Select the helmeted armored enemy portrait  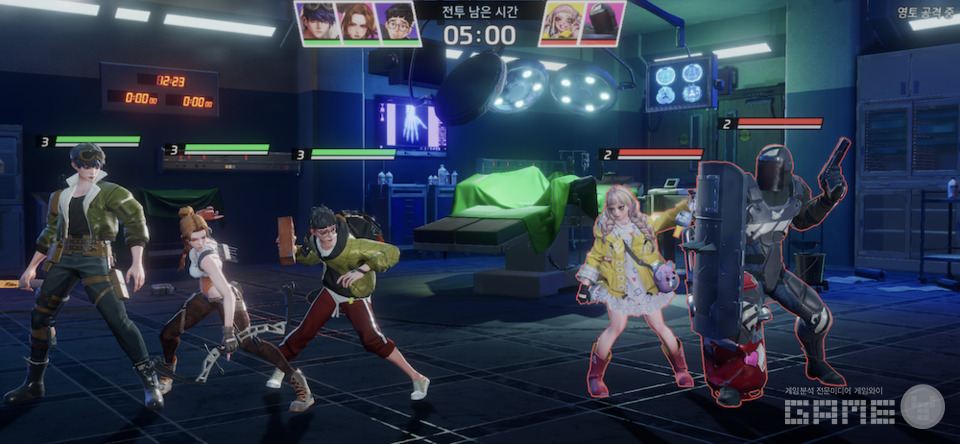pos(603,22)
